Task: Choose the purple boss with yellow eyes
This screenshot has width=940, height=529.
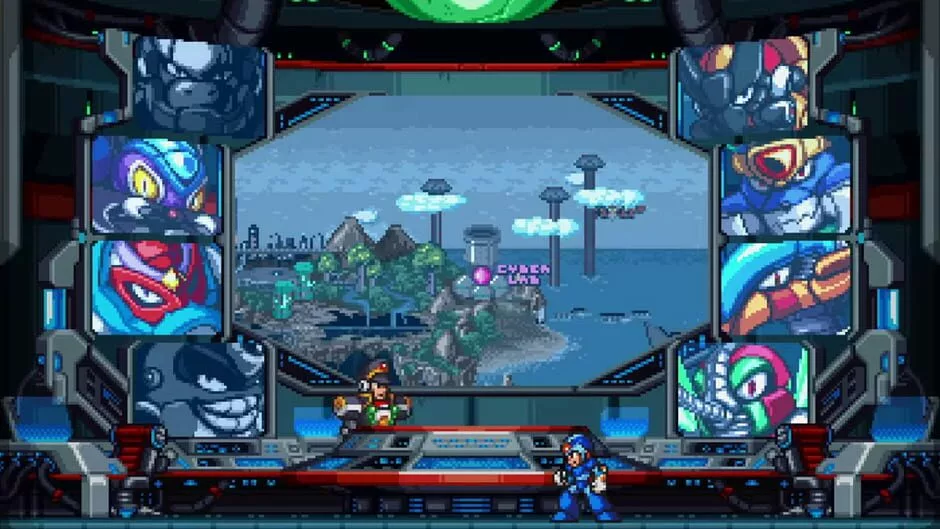Action: (x=156, y=185)
